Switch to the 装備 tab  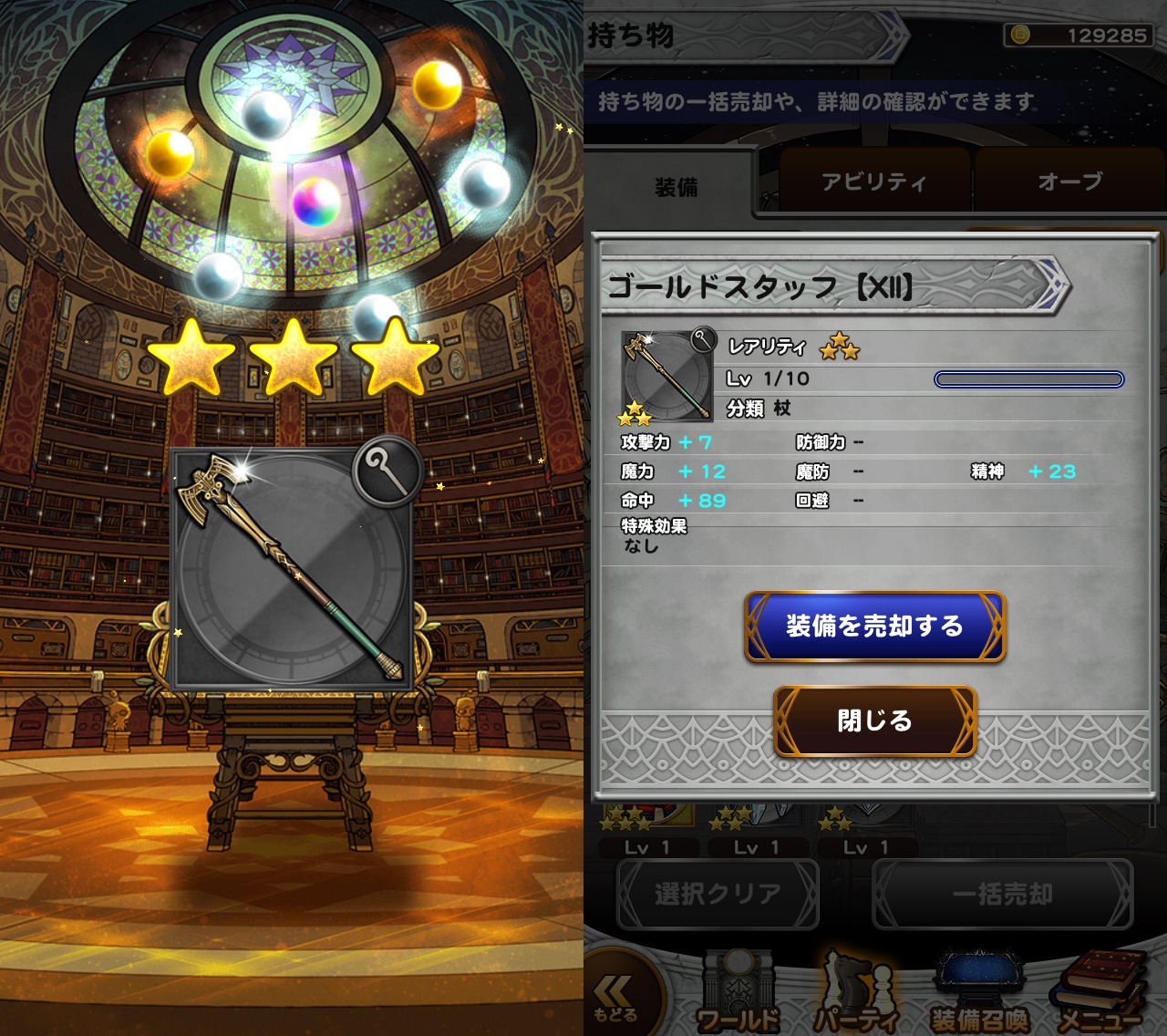coord(676,187)
